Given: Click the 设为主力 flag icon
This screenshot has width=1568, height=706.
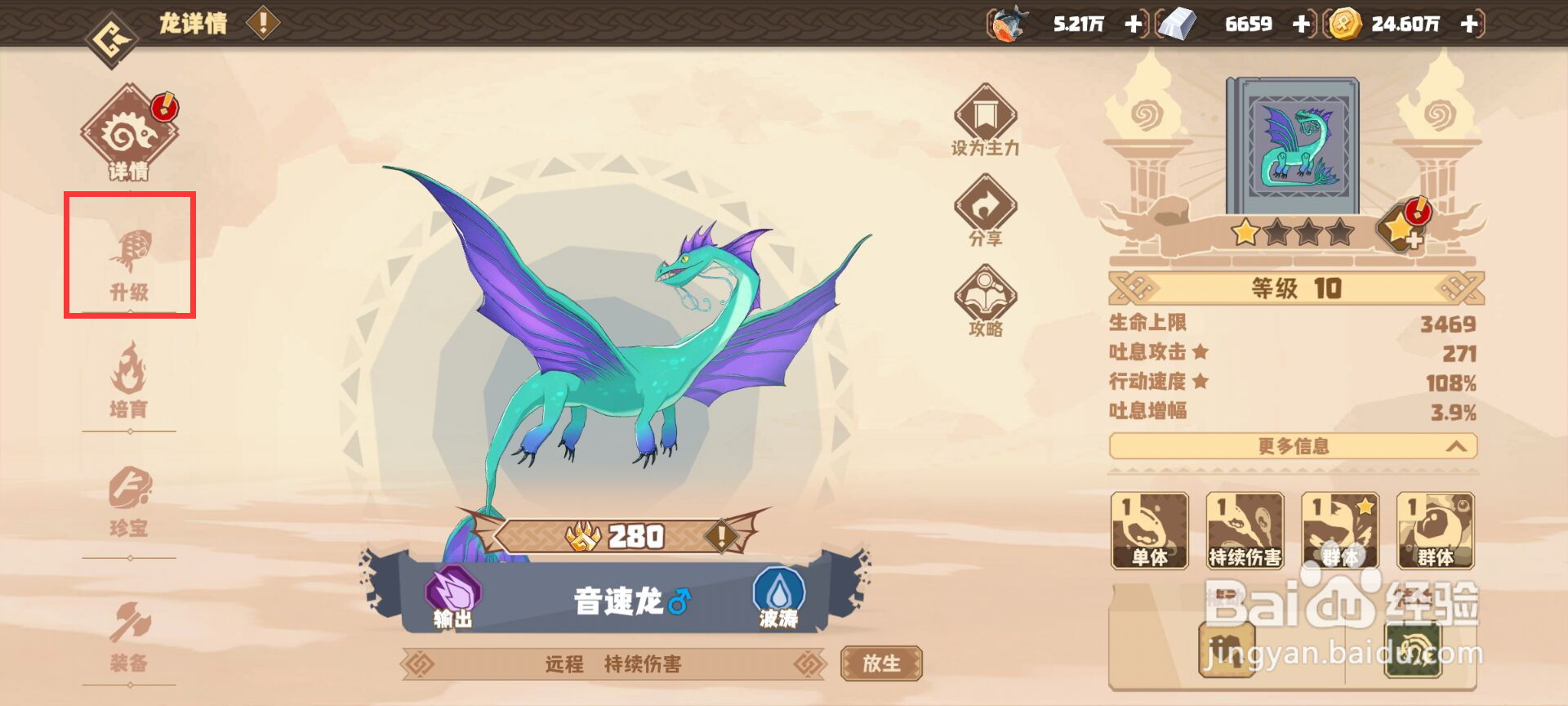Looking at the screenshot, I should point(987,118).
